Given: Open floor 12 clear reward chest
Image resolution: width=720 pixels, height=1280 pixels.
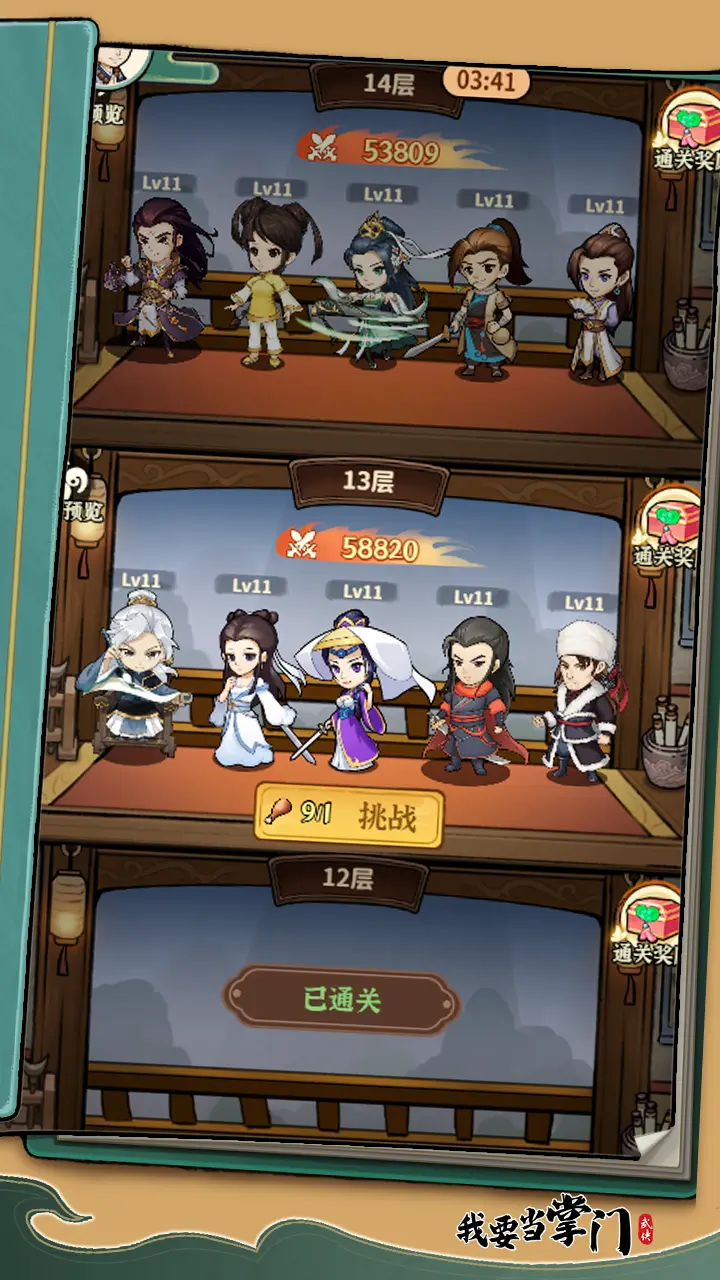Looking at the screenshot, I should [650, 926].
